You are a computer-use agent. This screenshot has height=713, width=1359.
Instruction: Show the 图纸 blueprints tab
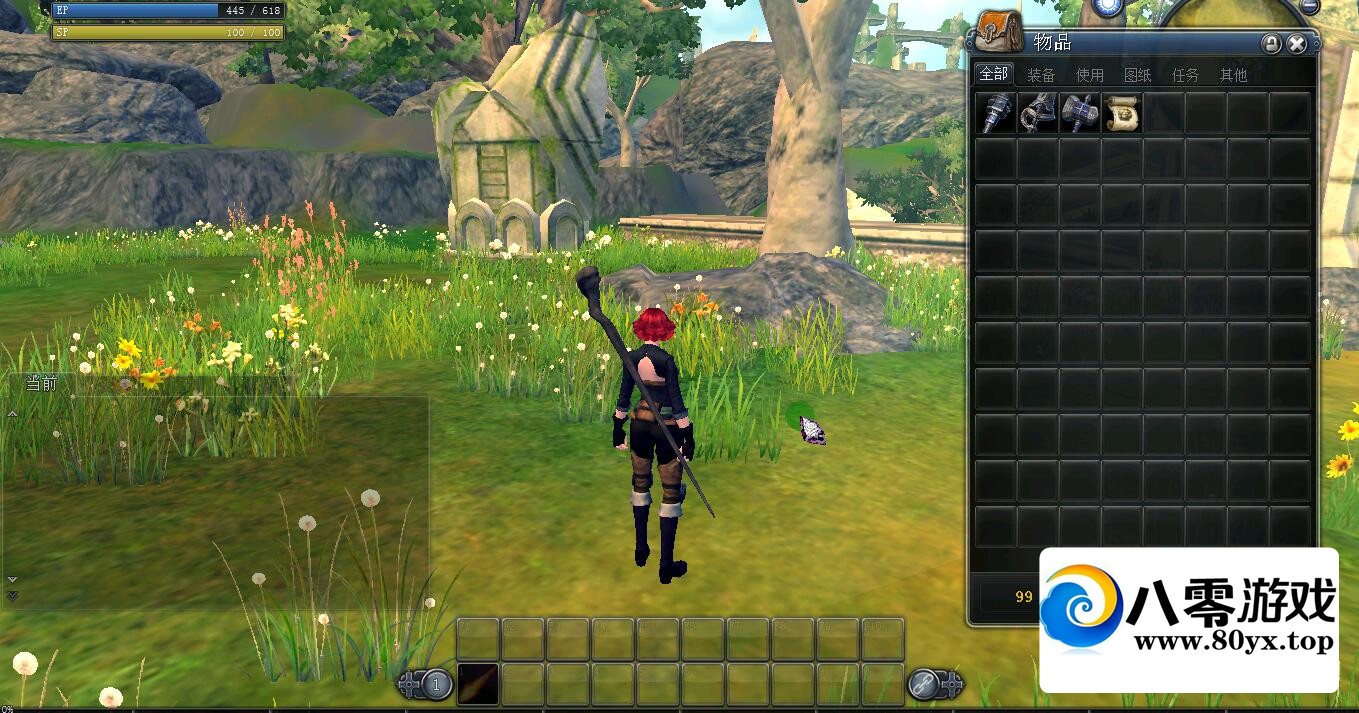(x=1137, y=75)
